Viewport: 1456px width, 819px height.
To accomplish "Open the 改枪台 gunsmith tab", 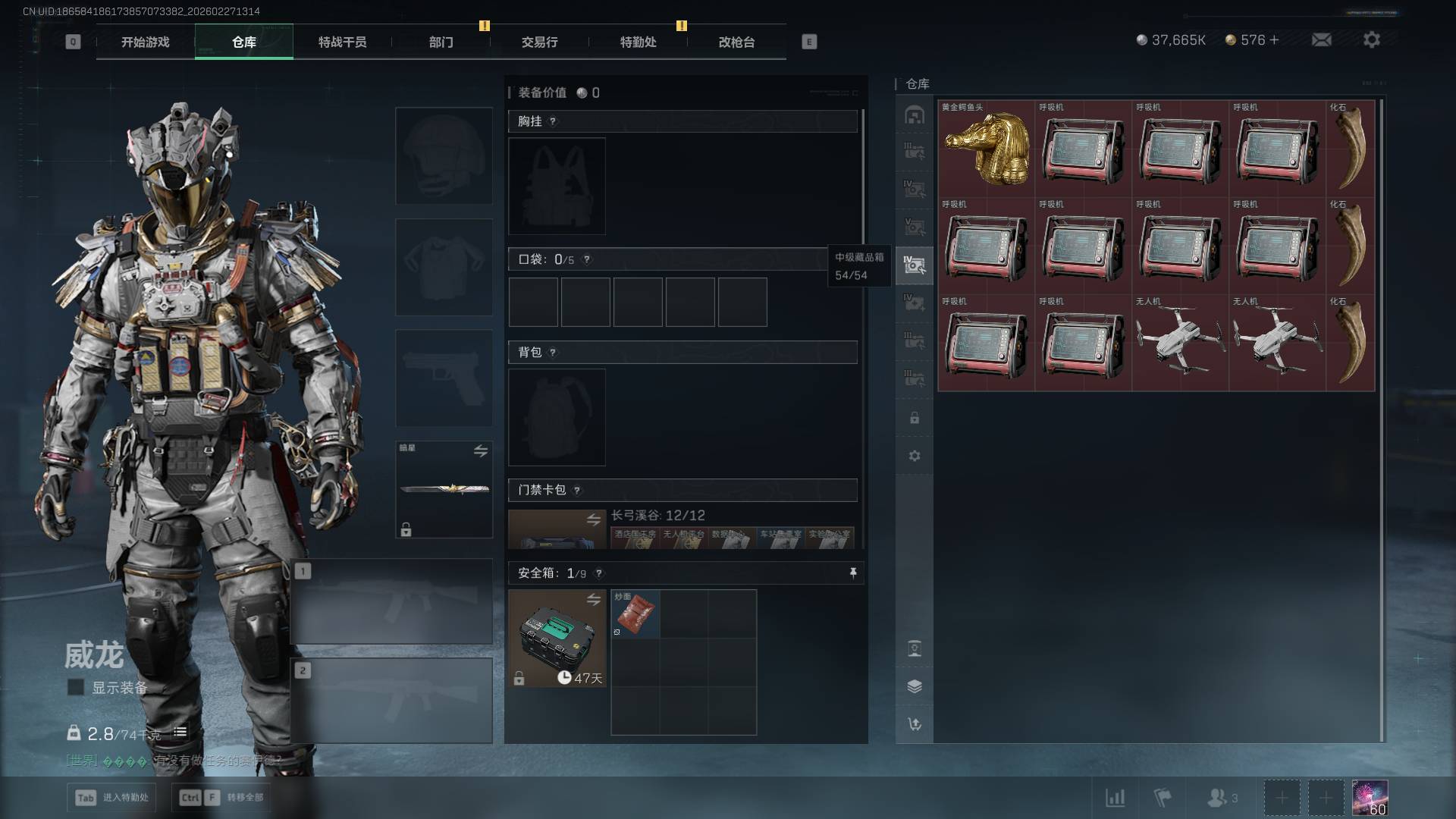I will (x=736, y=42).
